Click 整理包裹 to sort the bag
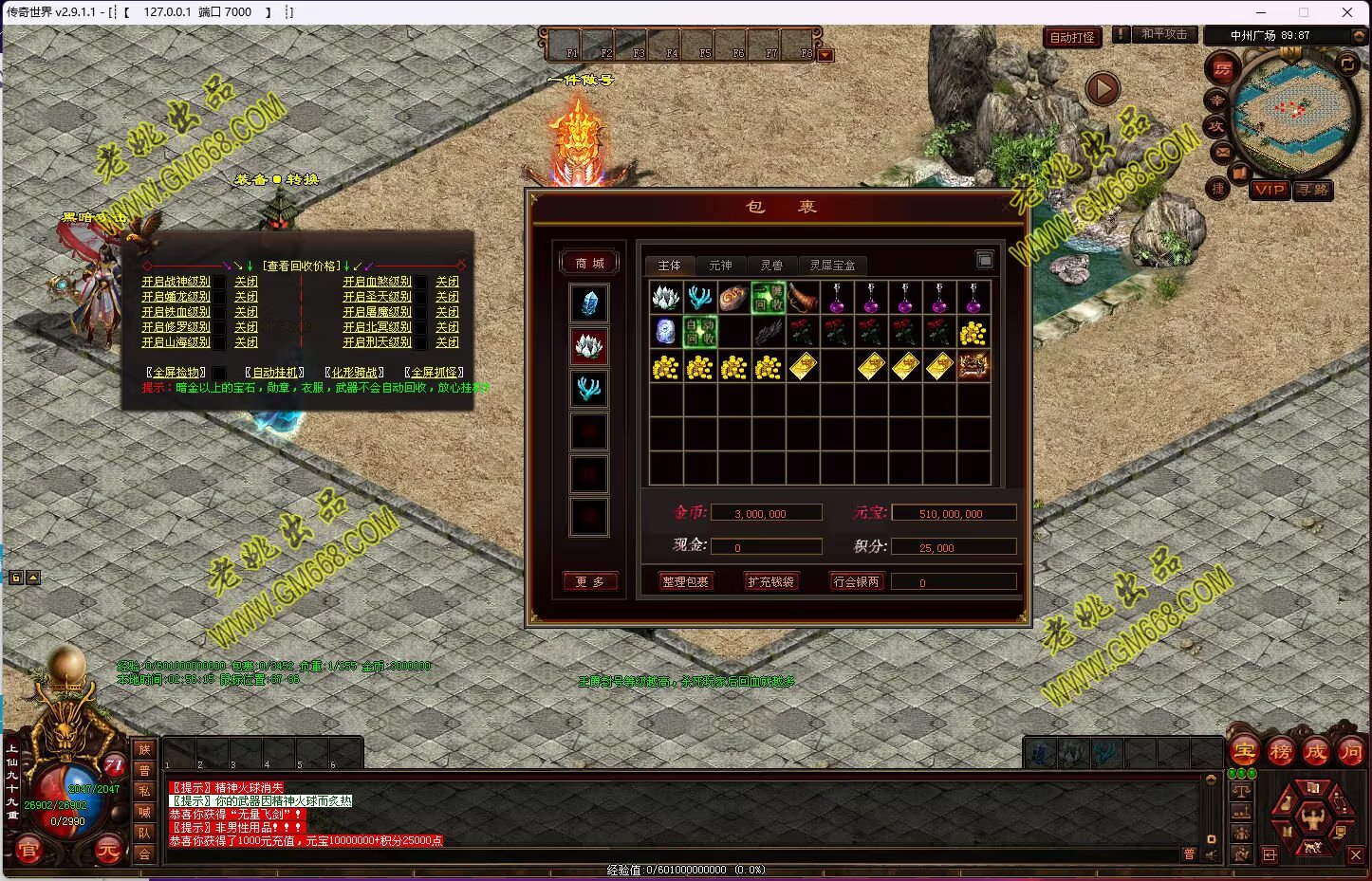 click(x=685, y=581)
